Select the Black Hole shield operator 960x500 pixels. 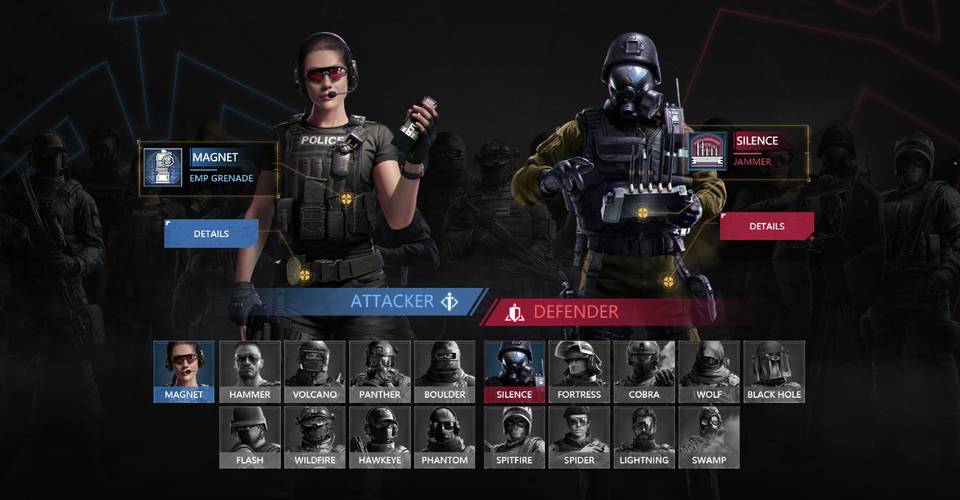[774, 371]
